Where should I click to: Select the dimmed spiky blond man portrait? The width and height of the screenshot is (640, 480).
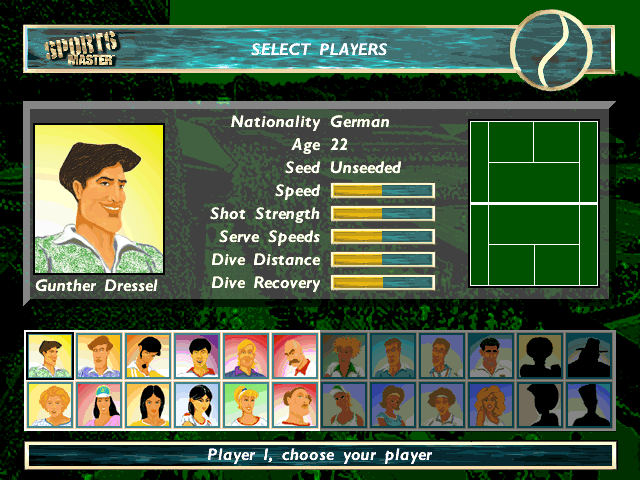[344, 356]
